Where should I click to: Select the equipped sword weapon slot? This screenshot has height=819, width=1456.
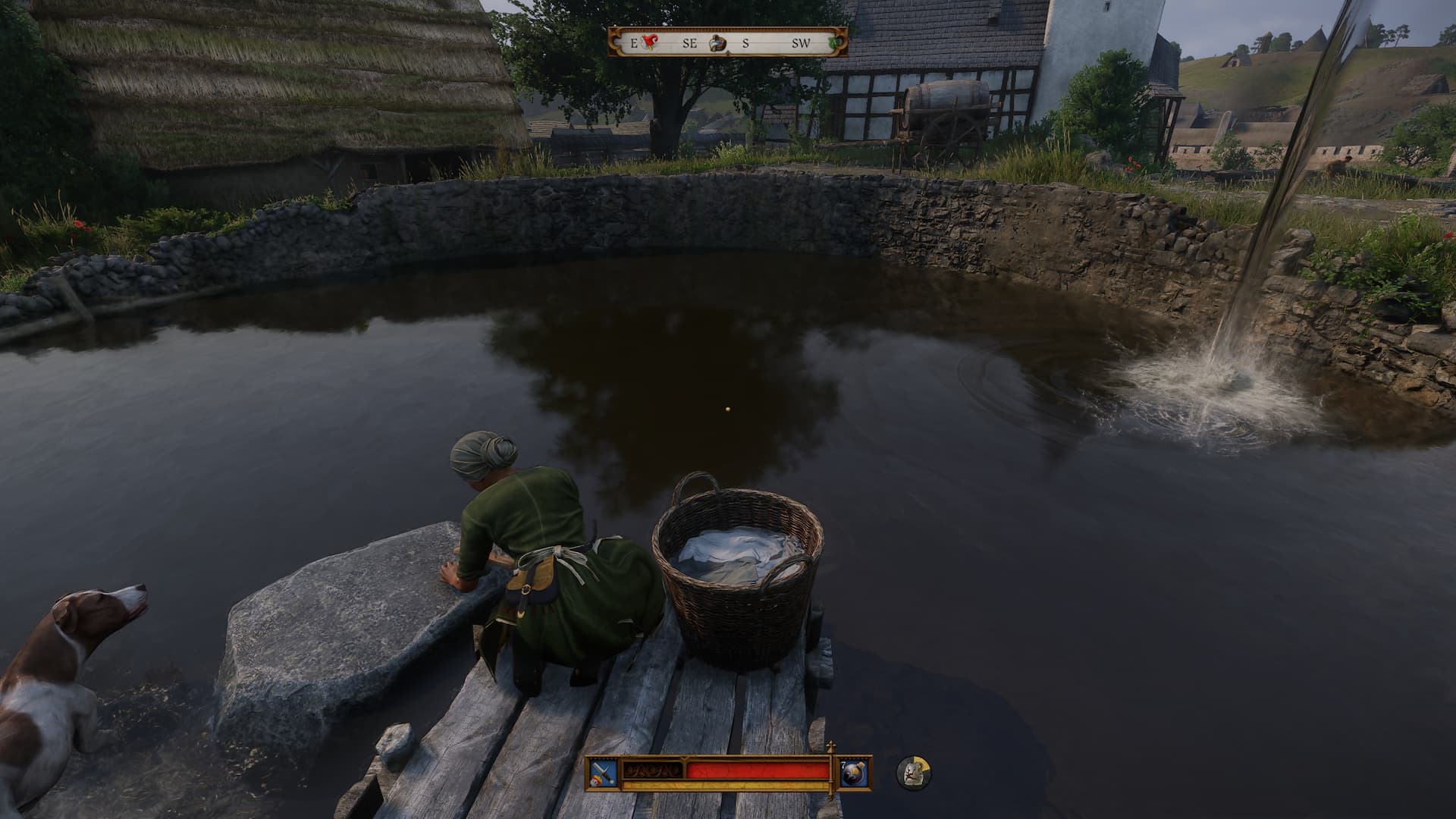coord(603,772)
